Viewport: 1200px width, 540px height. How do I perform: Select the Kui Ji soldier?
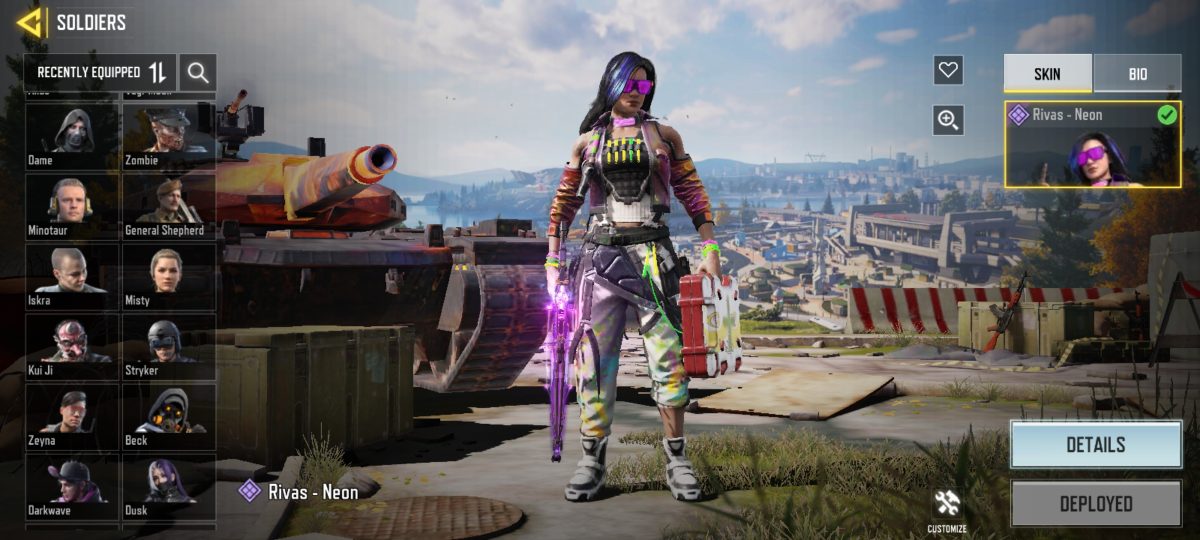pos(72,345)
